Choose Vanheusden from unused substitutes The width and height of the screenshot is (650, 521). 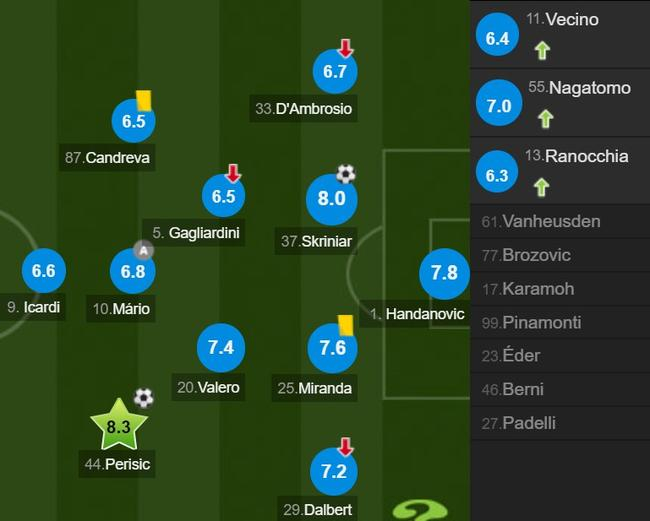point(560,221)
